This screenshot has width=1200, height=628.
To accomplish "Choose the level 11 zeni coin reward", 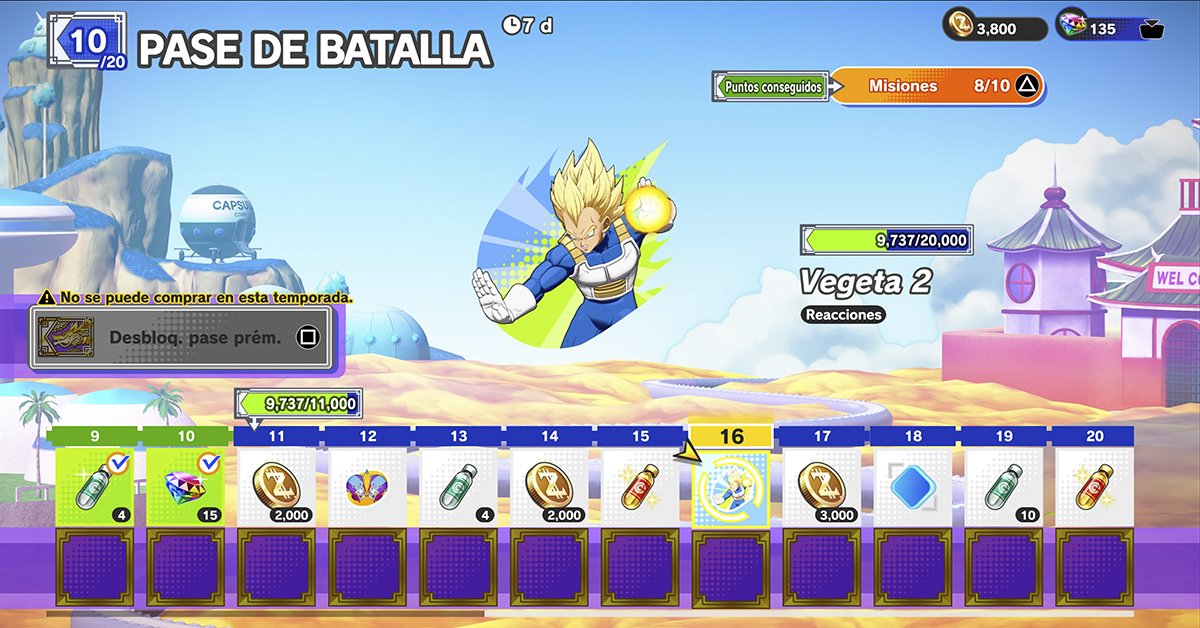I will (276, 487).
